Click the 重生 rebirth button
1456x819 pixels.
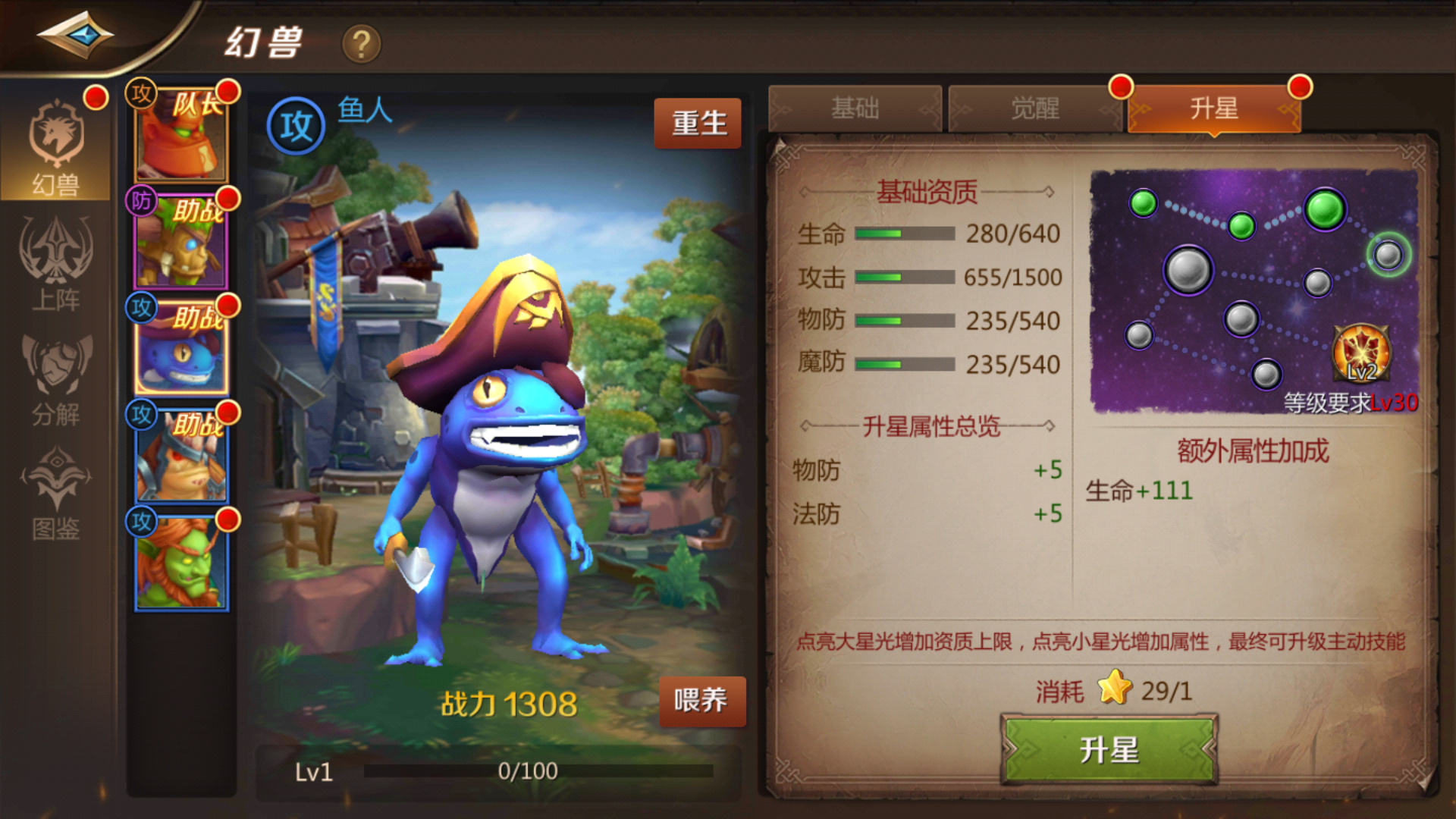tap(698, 121)
